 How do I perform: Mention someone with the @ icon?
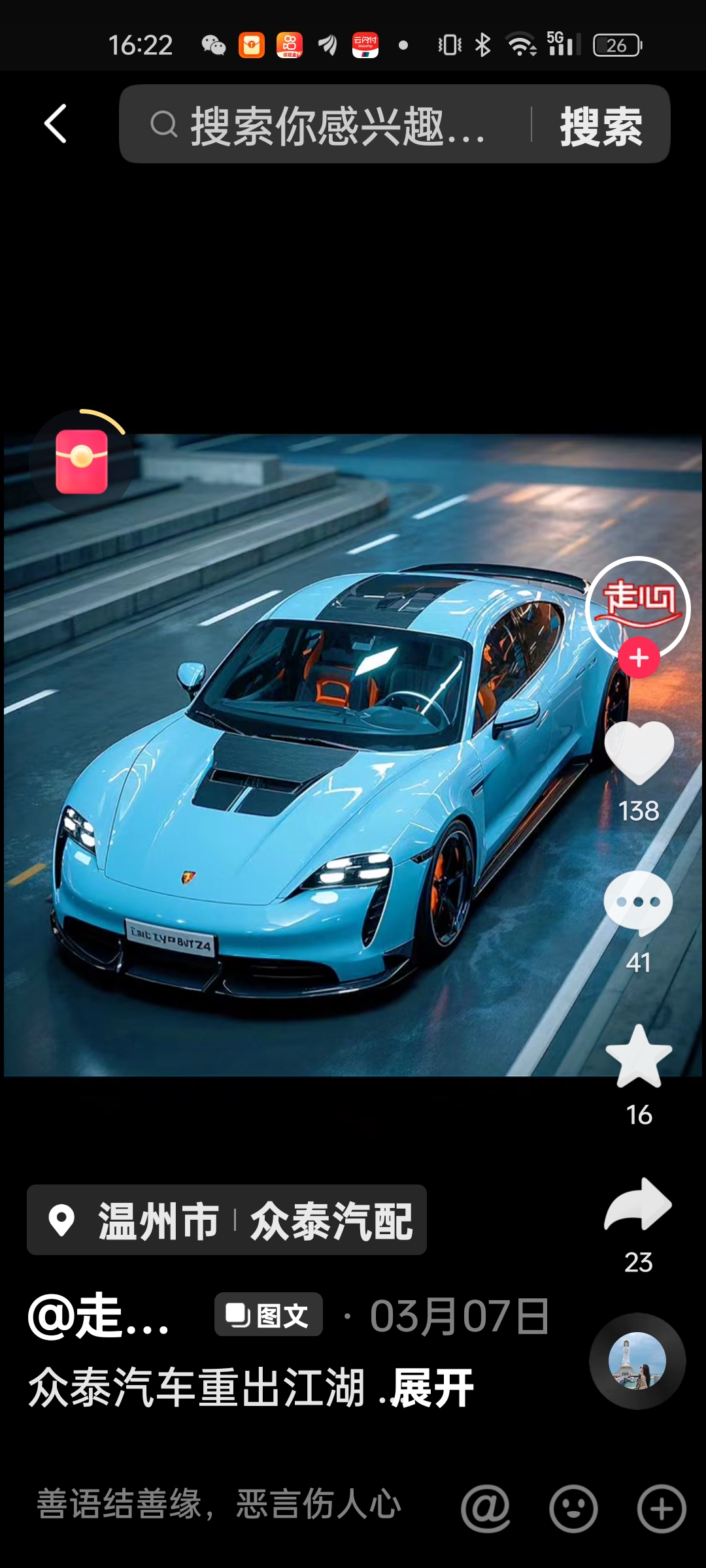coord(485,1509)
